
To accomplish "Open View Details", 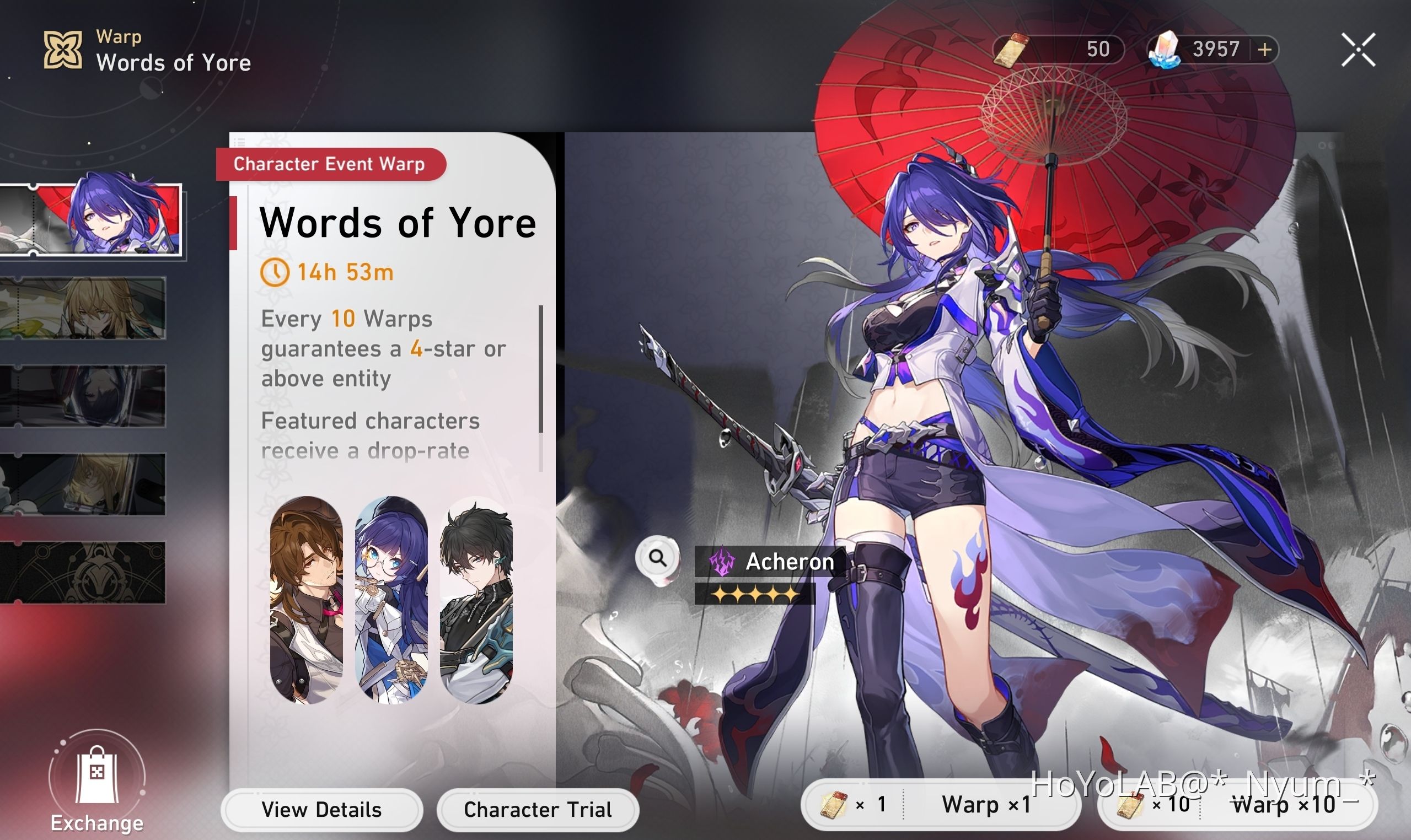I will pyautogui.click(x=321, y=810).
